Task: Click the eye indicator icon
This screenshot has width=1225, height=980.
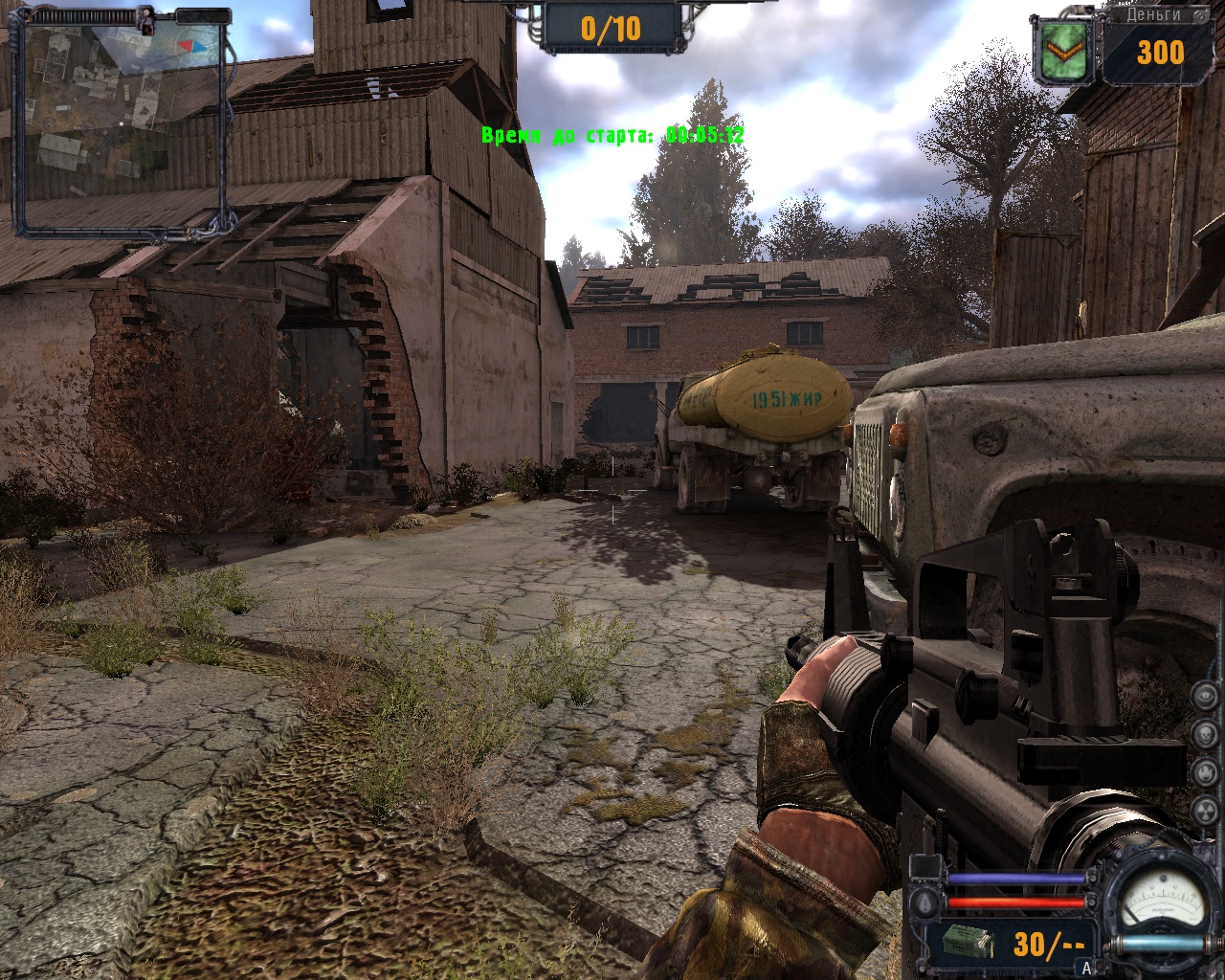Action: point(1206,696)
